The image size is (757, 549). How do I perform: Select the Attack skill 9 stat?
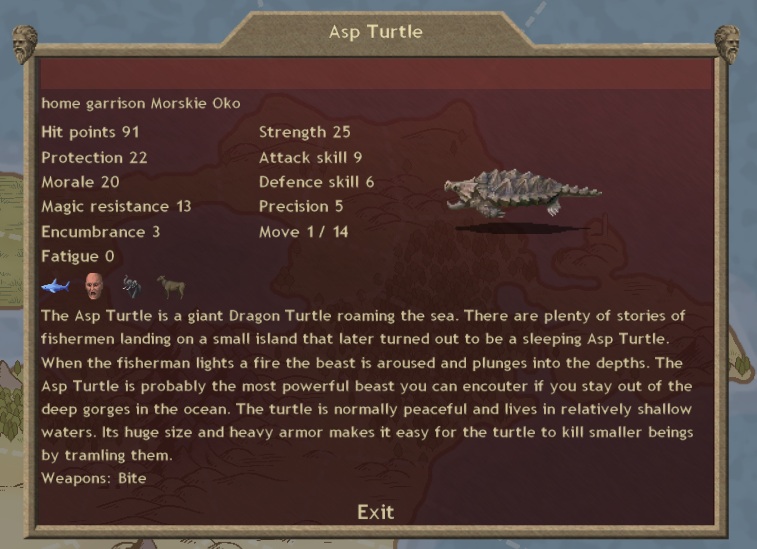pos(310,157)
